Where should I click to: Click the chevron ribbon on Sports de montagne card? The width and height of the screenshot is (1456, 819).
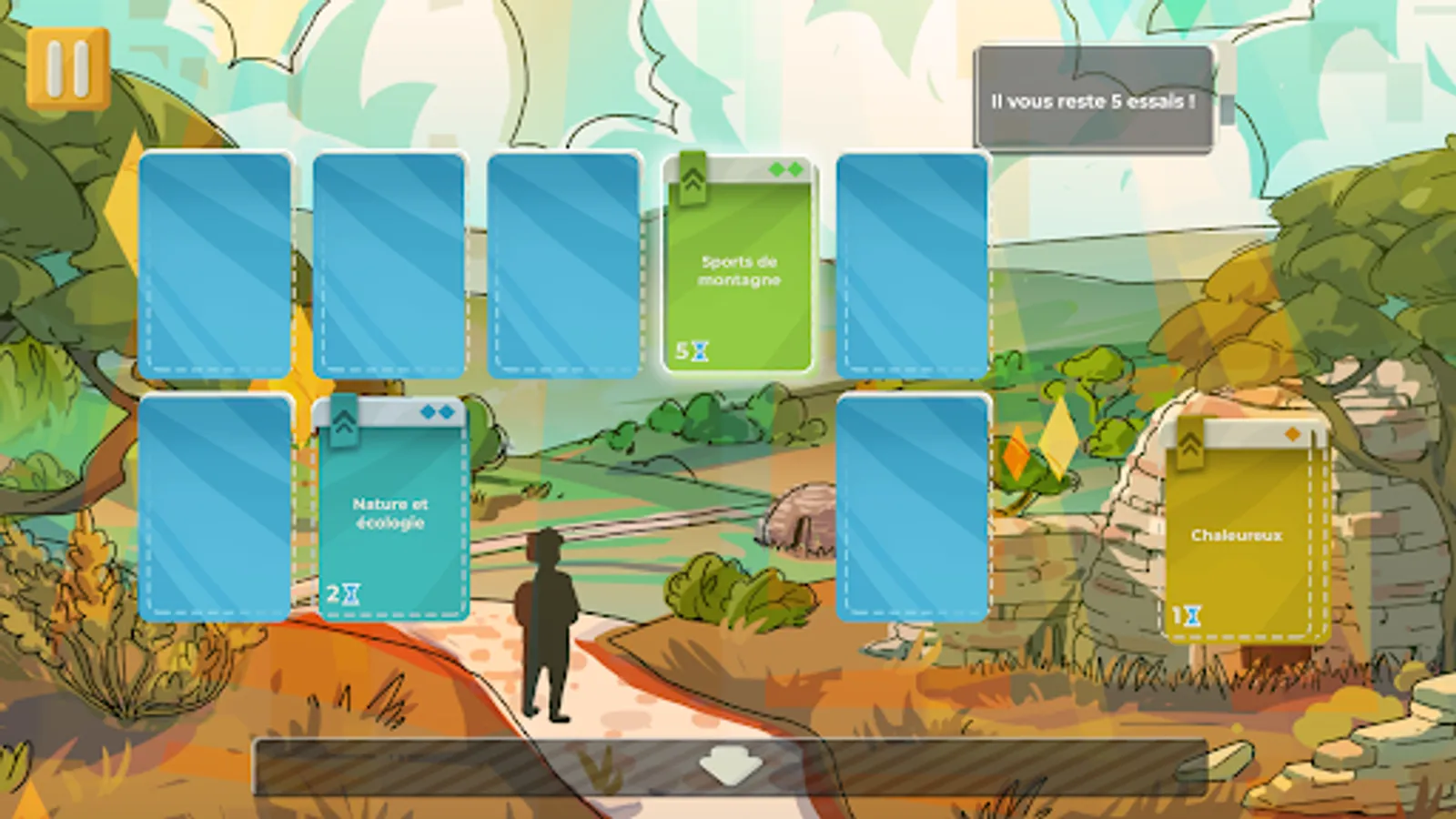click(693, 179)
